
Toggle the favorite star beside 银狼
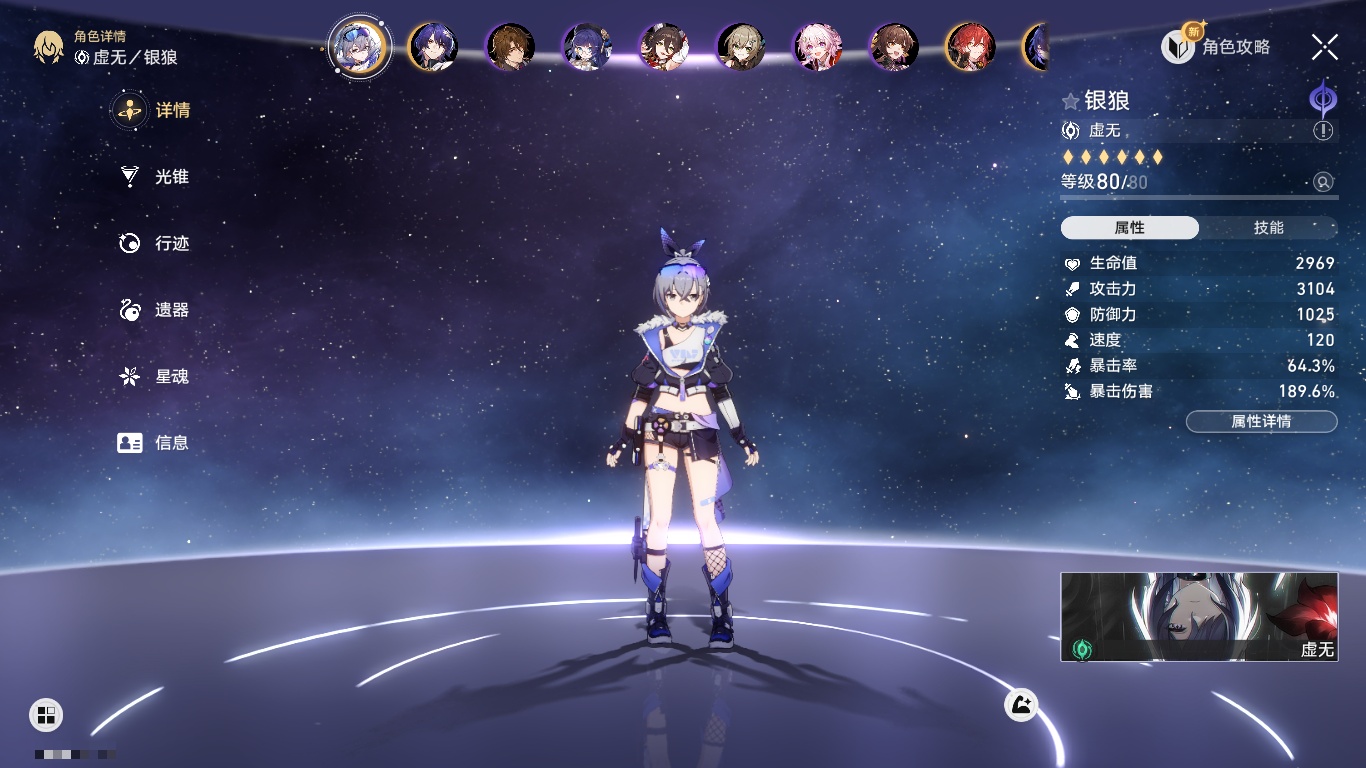(1071, 101)
